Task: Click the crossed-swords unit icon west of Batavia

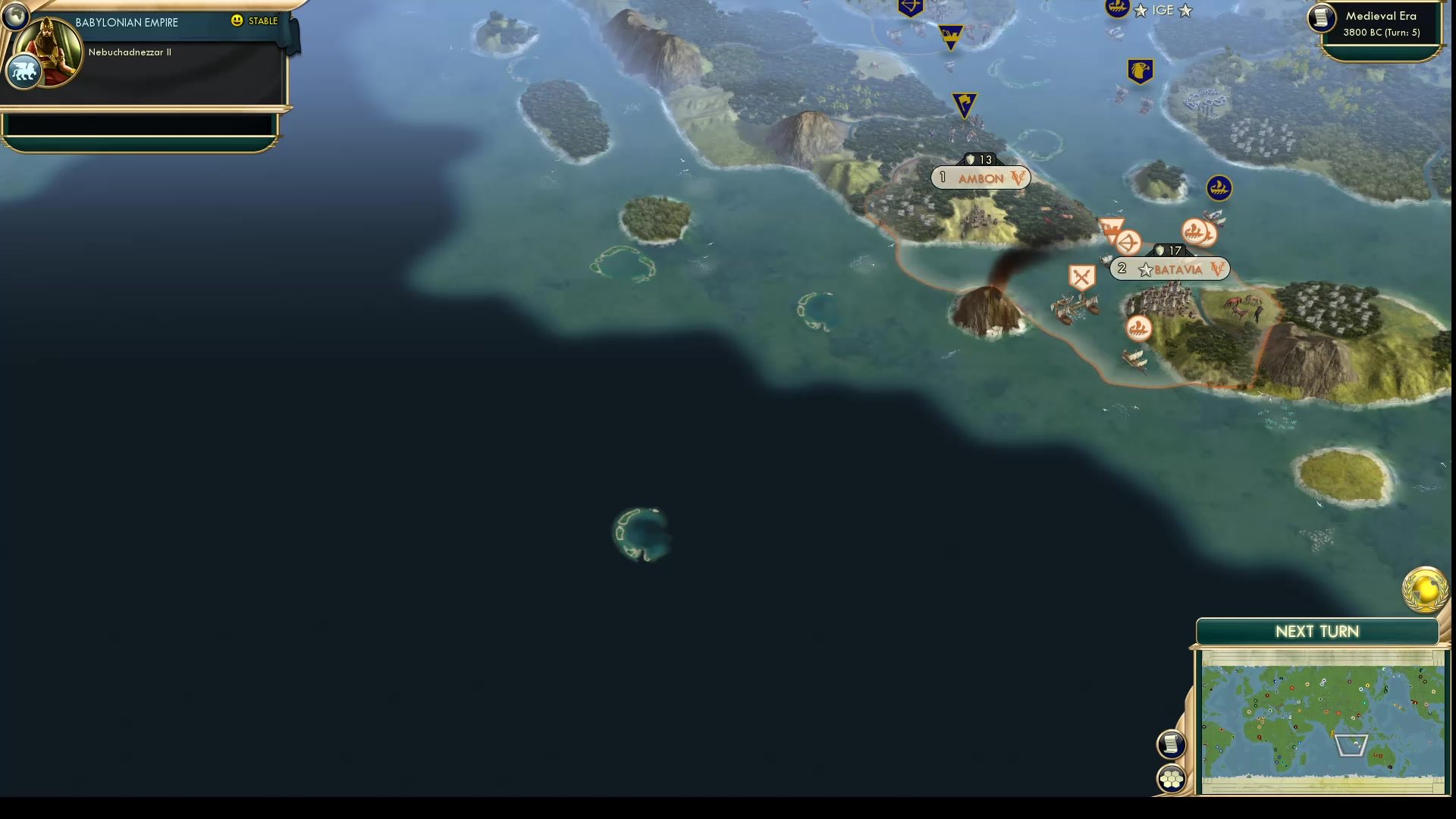Action: click(1081, 275)
